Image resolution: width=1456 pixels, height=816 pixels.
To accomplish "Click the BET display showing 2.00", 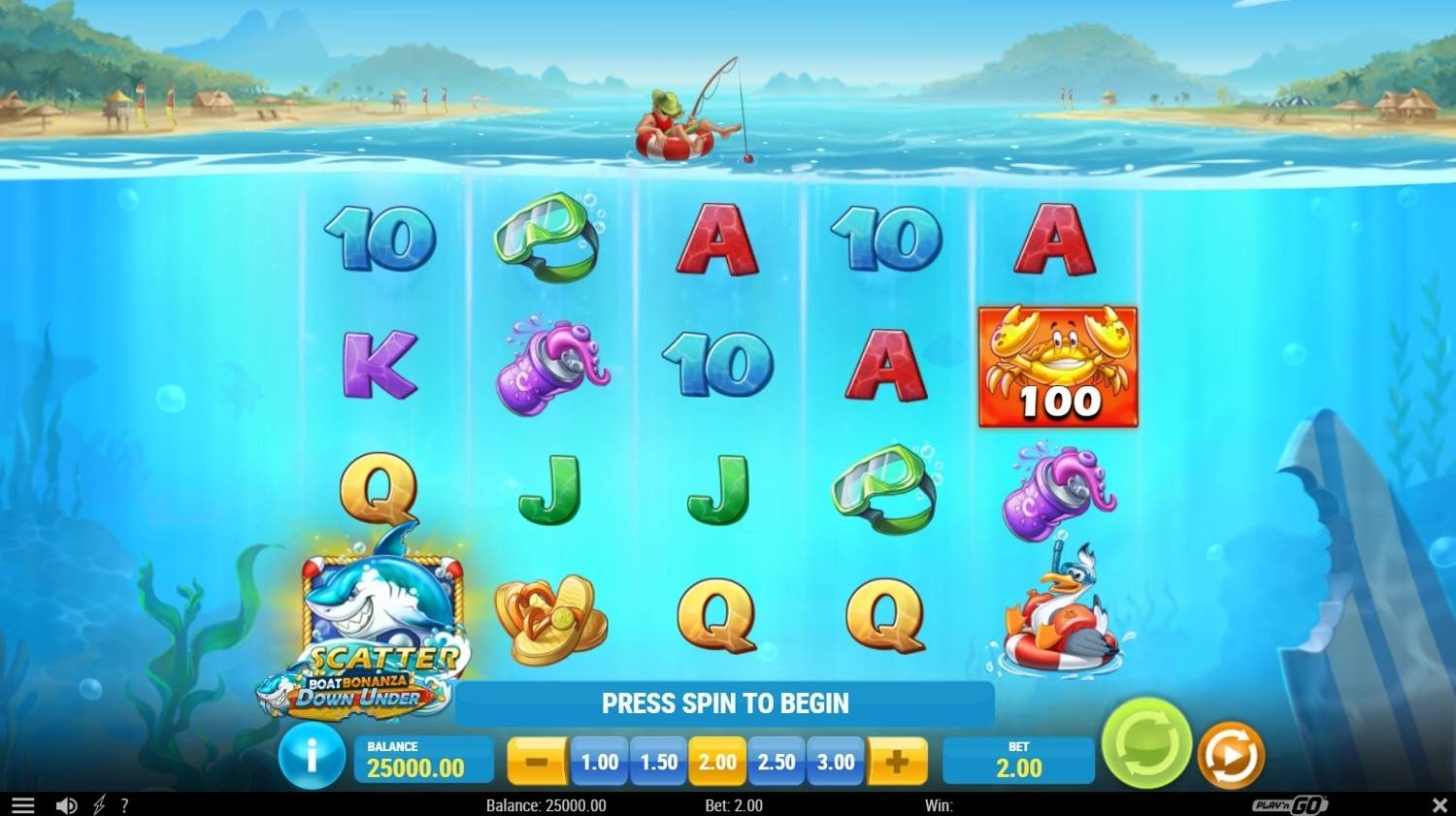I will pyautogui.click(x=1017, y=761).
